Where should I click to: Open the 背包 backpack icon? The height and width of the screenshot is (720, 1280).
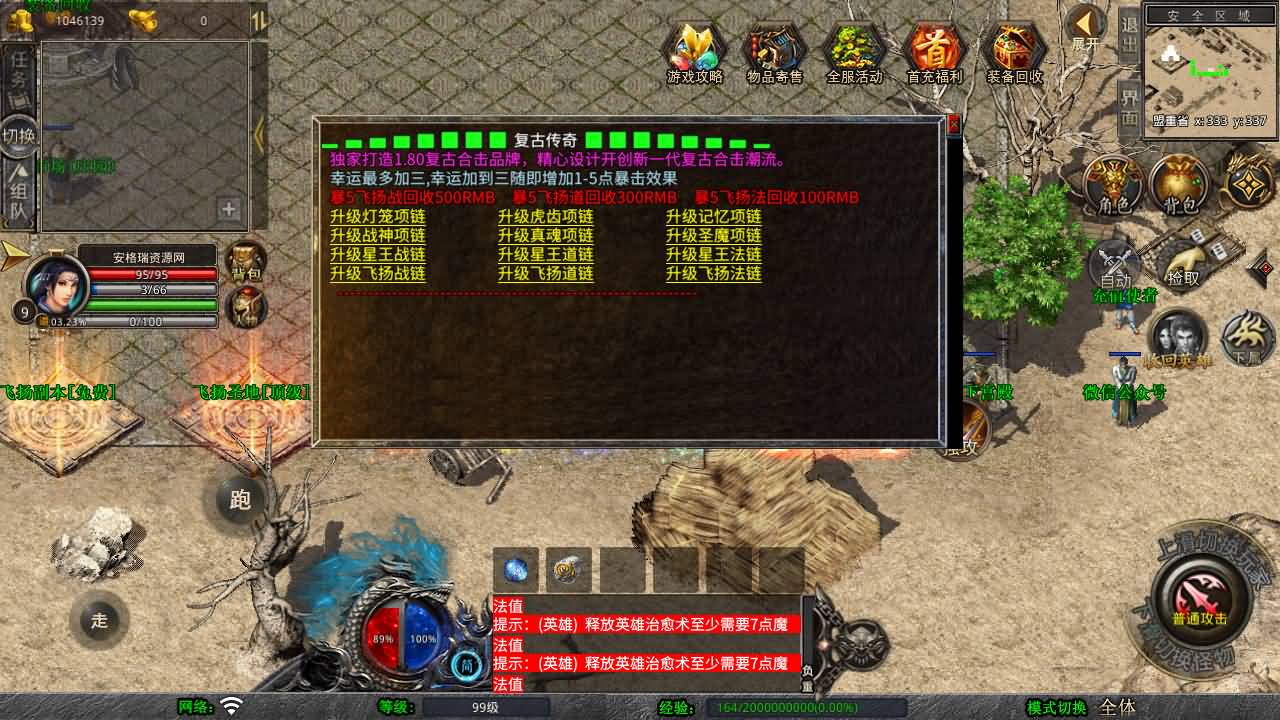(1180, 185)
